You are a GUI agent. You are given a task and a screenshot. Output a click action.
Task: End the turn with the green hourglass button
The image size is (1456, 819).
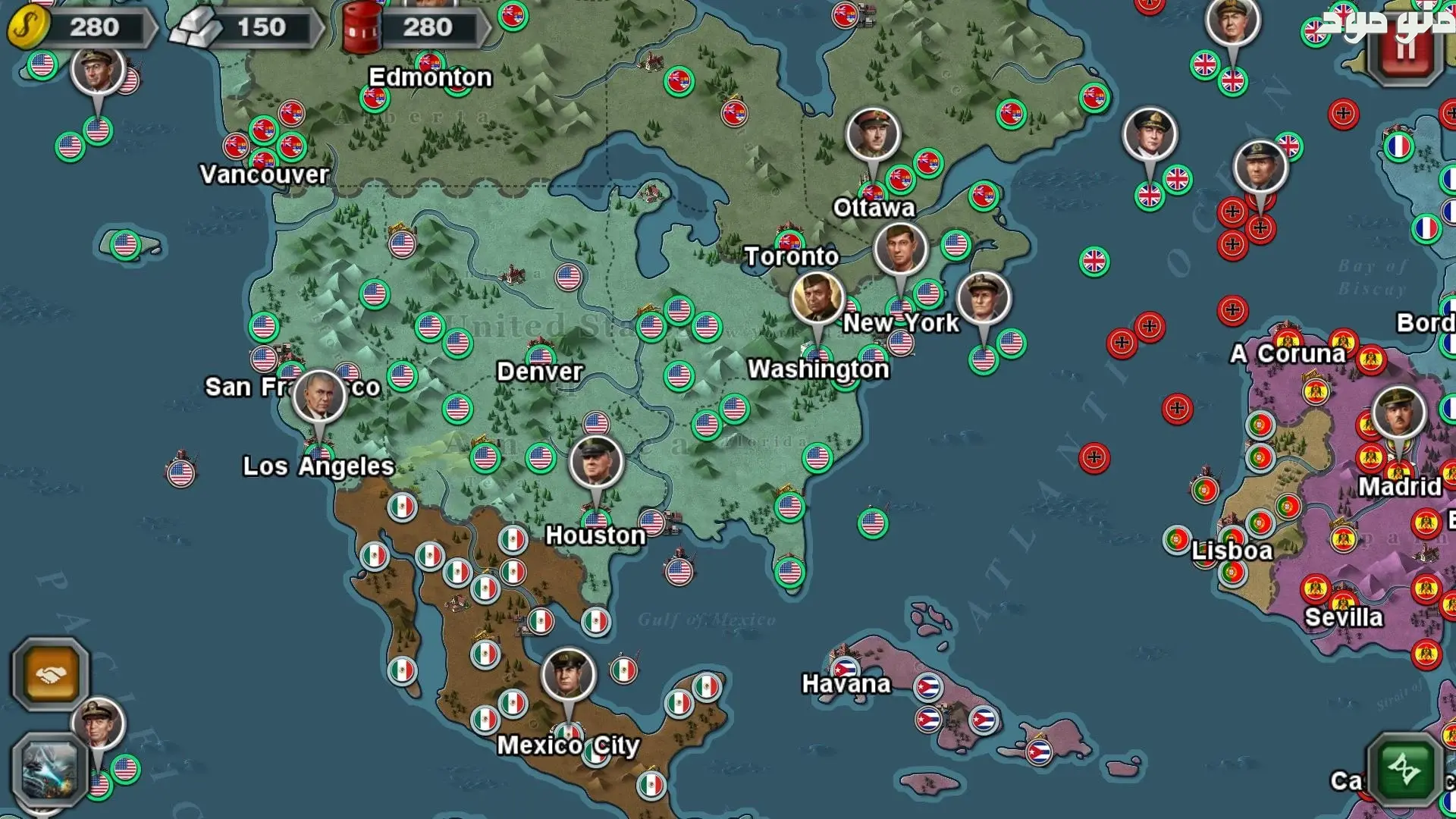[1404, 770]
